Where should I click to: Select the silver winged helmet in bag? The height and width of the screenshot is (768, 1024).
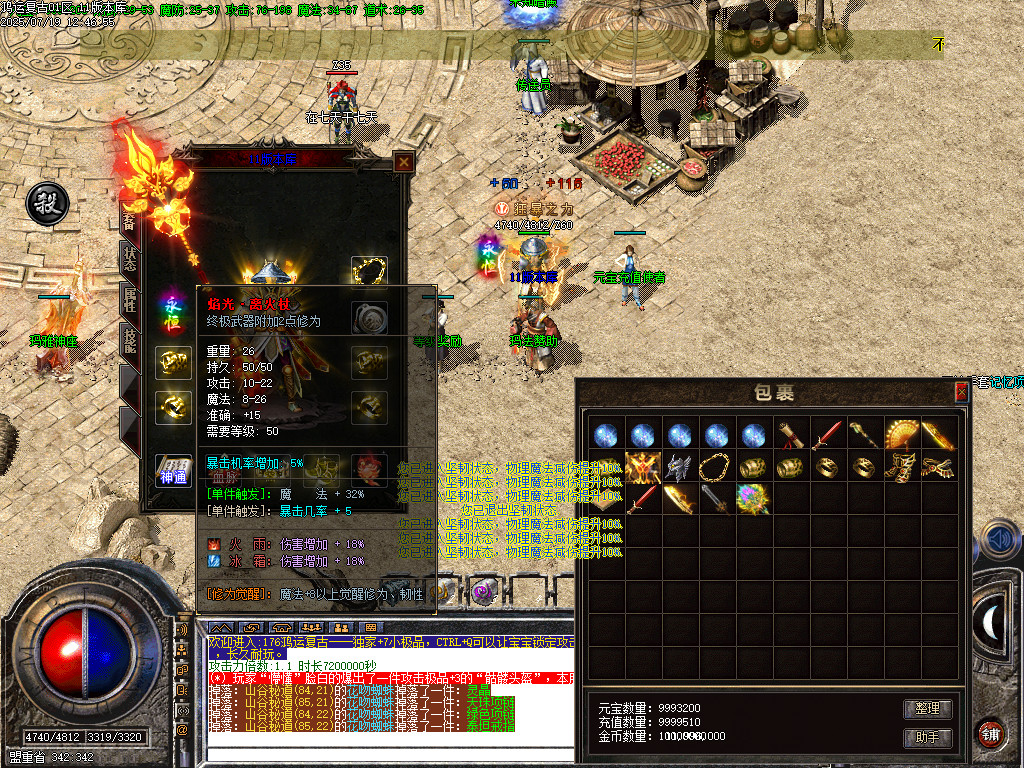679,467
